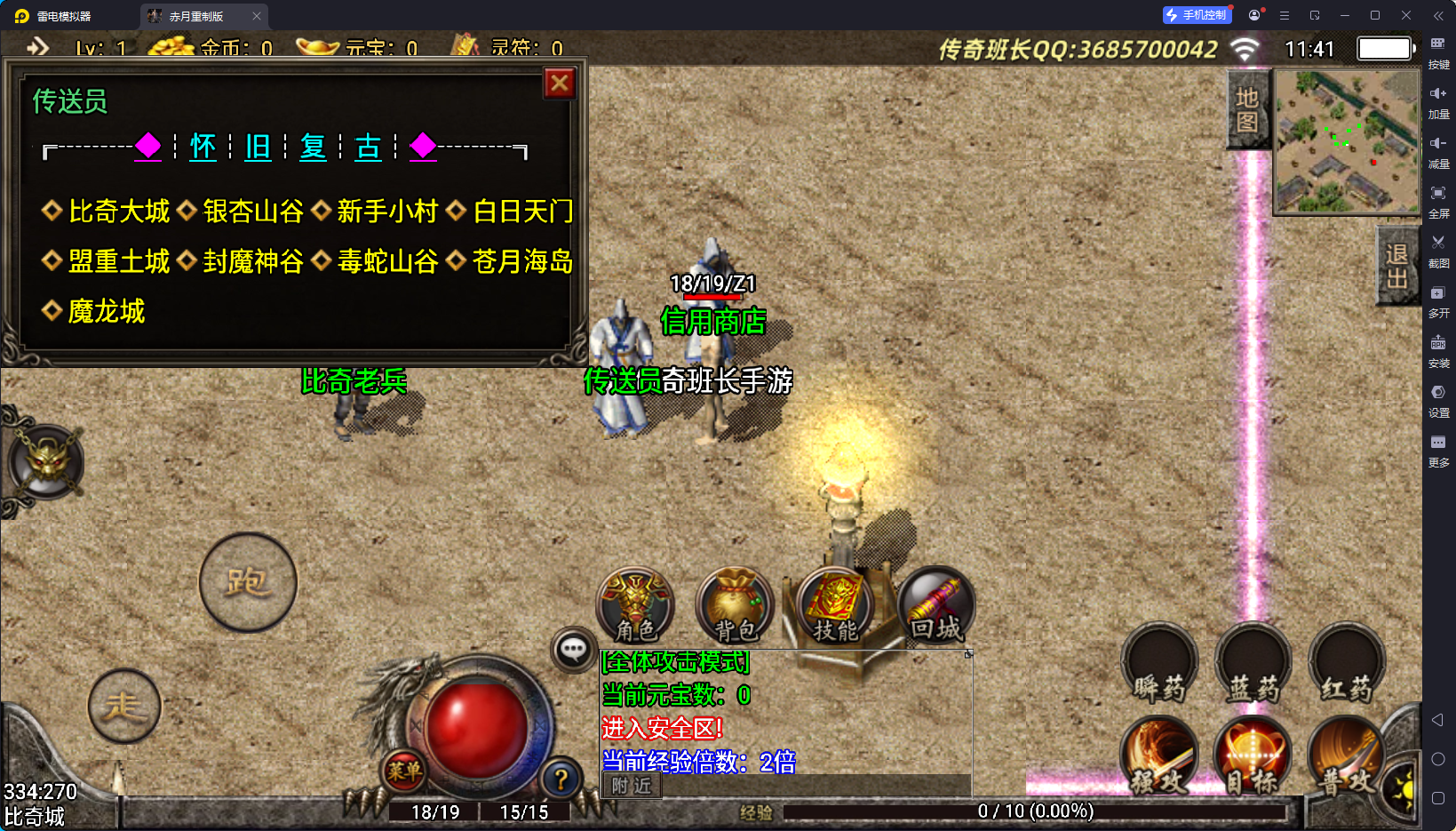1456x831 pixels.
Task: Go to 魔龙城
Action: coord(106,311)
